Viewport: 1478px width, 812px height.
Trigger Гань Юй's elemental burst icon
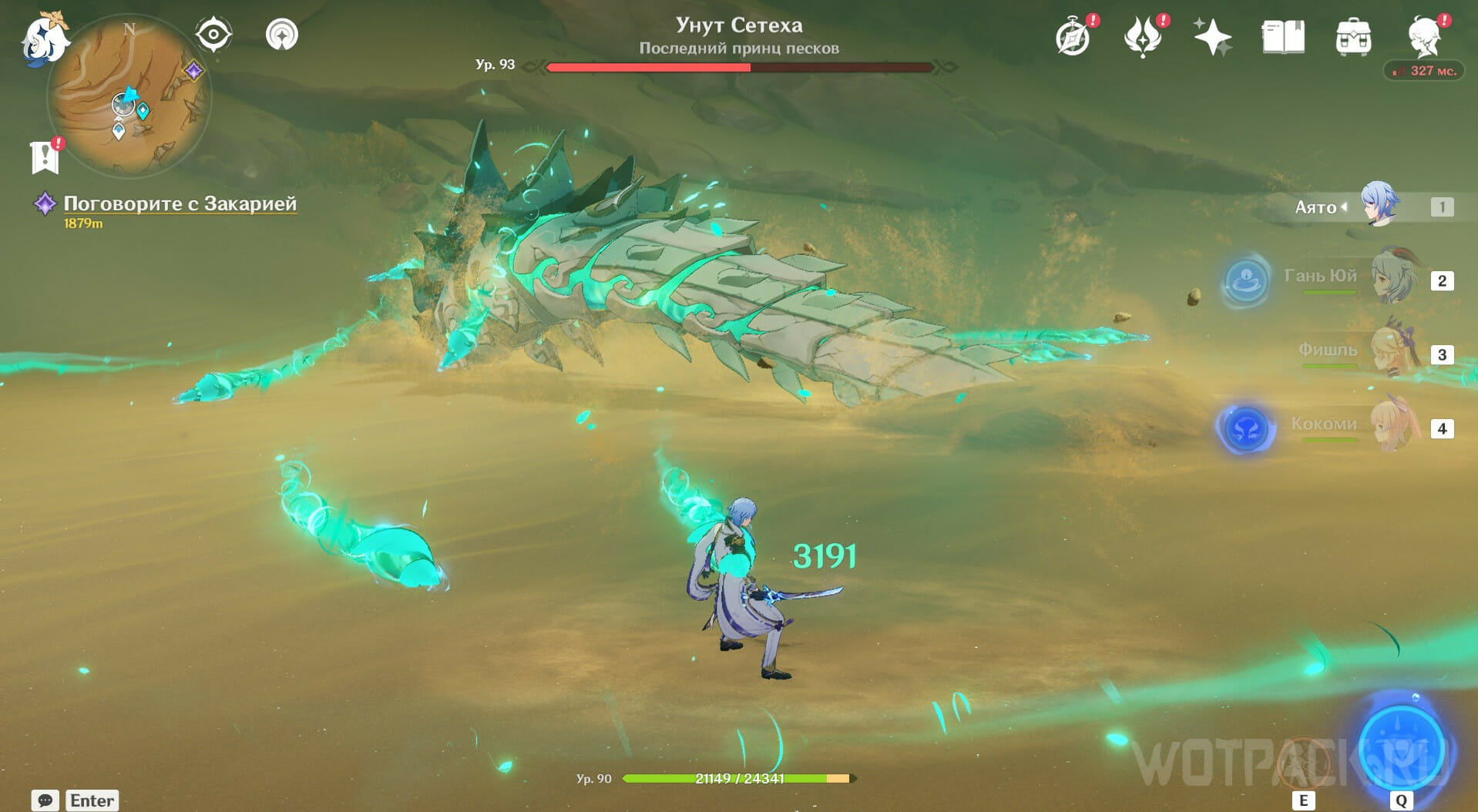click(1245, 280)
